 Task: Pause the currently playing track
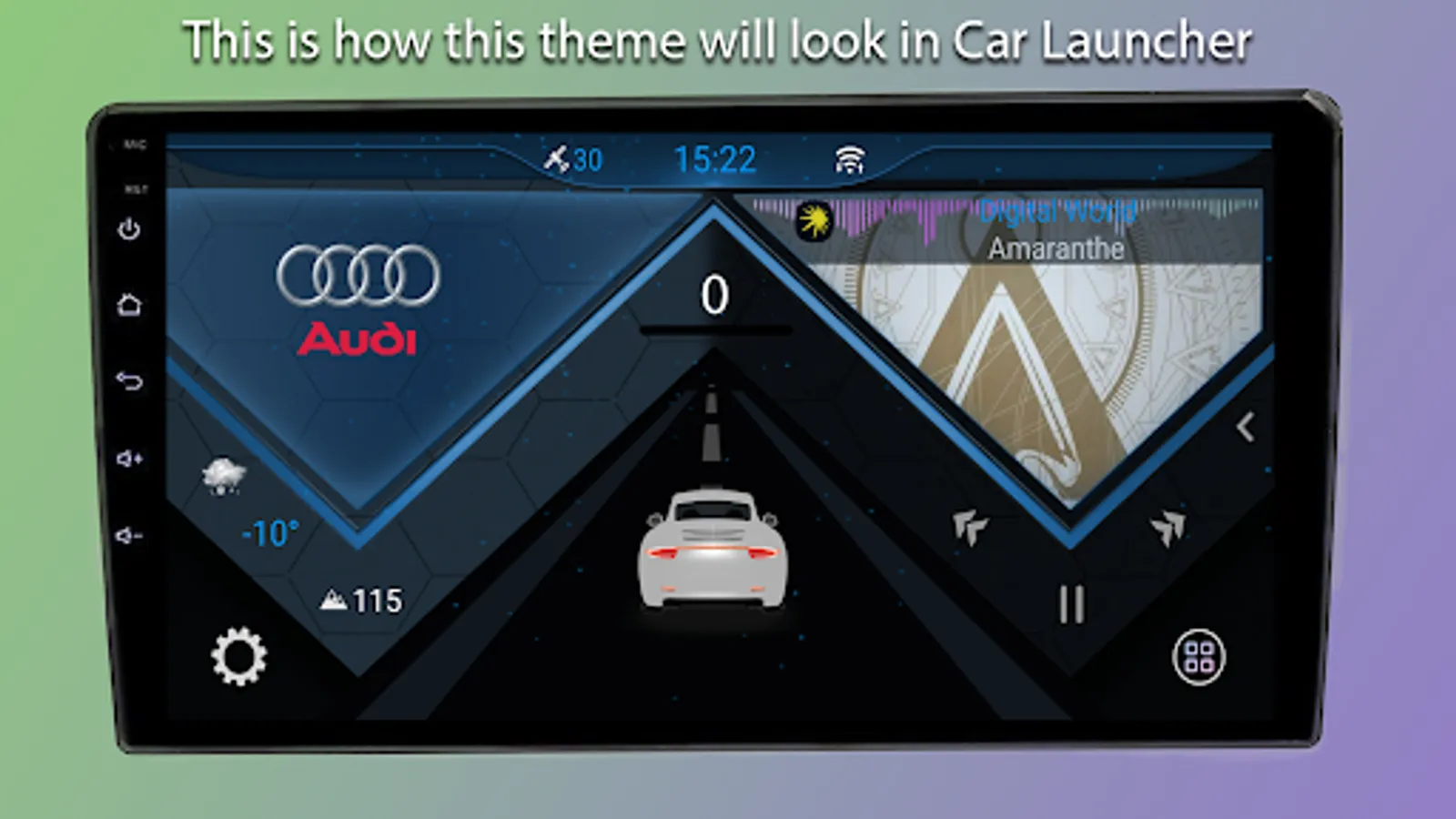(x=1070, y=602)
